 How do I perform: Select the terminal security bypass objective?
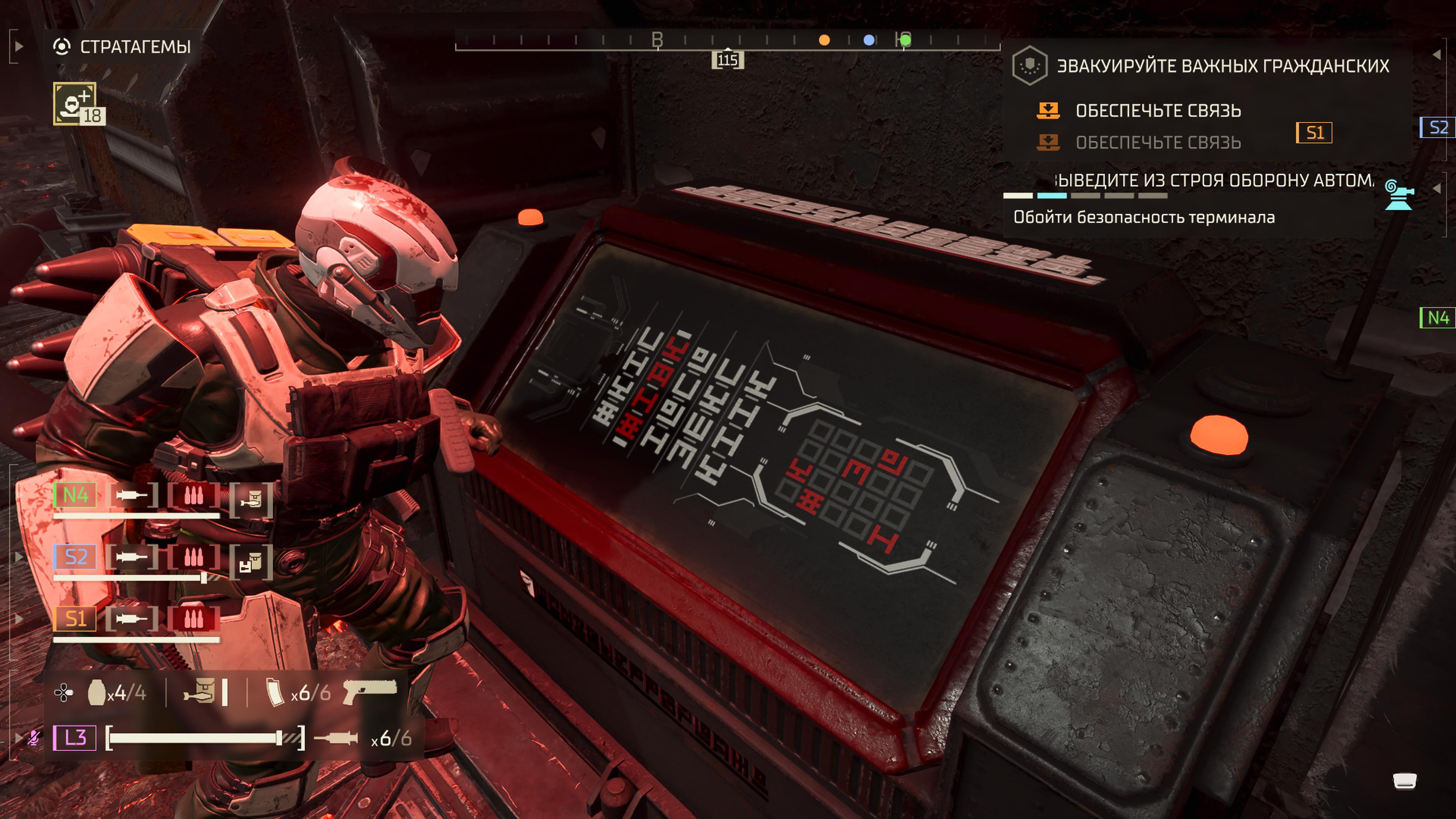[x=1144, y=217]
